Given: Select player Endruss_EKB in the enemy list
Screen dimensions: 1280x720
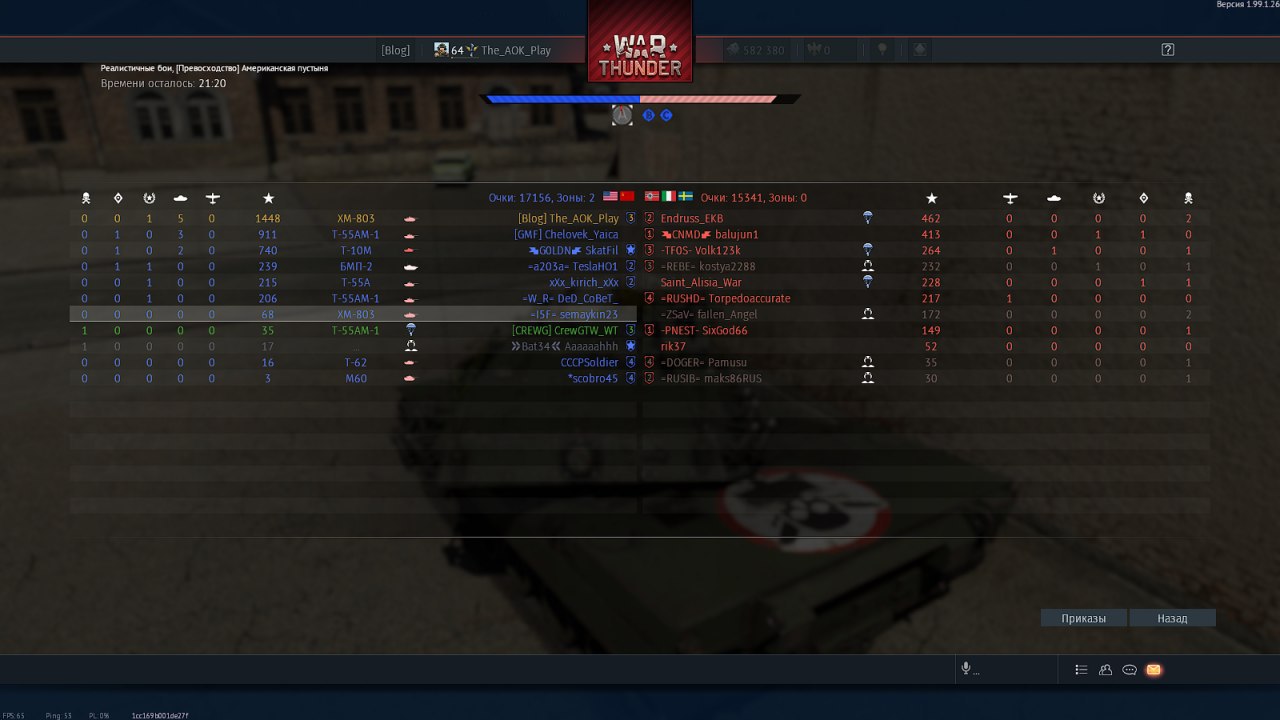Looking at the screenshot, I should tap(692, 218).
